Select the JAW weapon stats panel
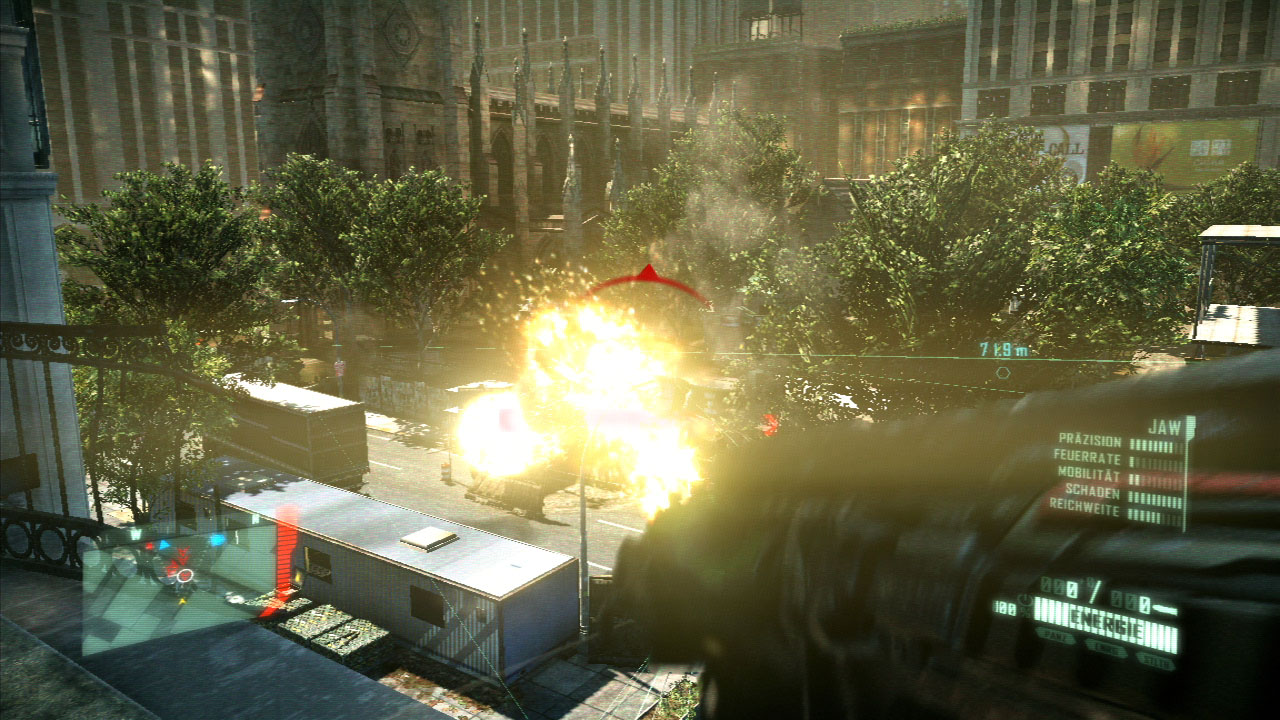This screenshot has width=1280, height=720. coord(1122,474)
